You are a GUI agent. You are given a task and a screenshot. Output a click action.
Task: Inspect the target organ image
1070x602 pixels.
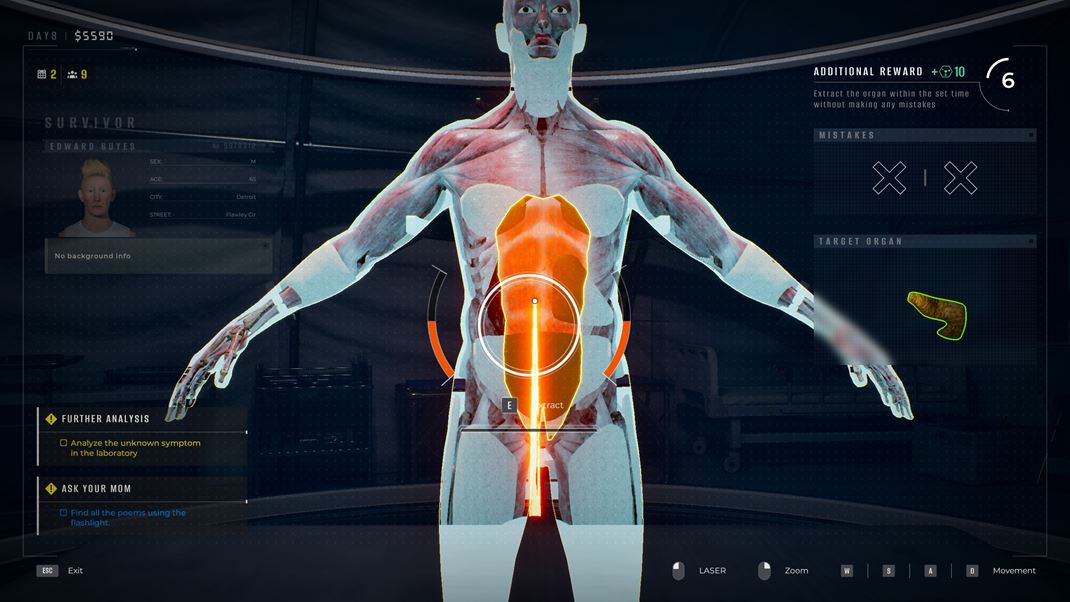(x=938, y=314)
